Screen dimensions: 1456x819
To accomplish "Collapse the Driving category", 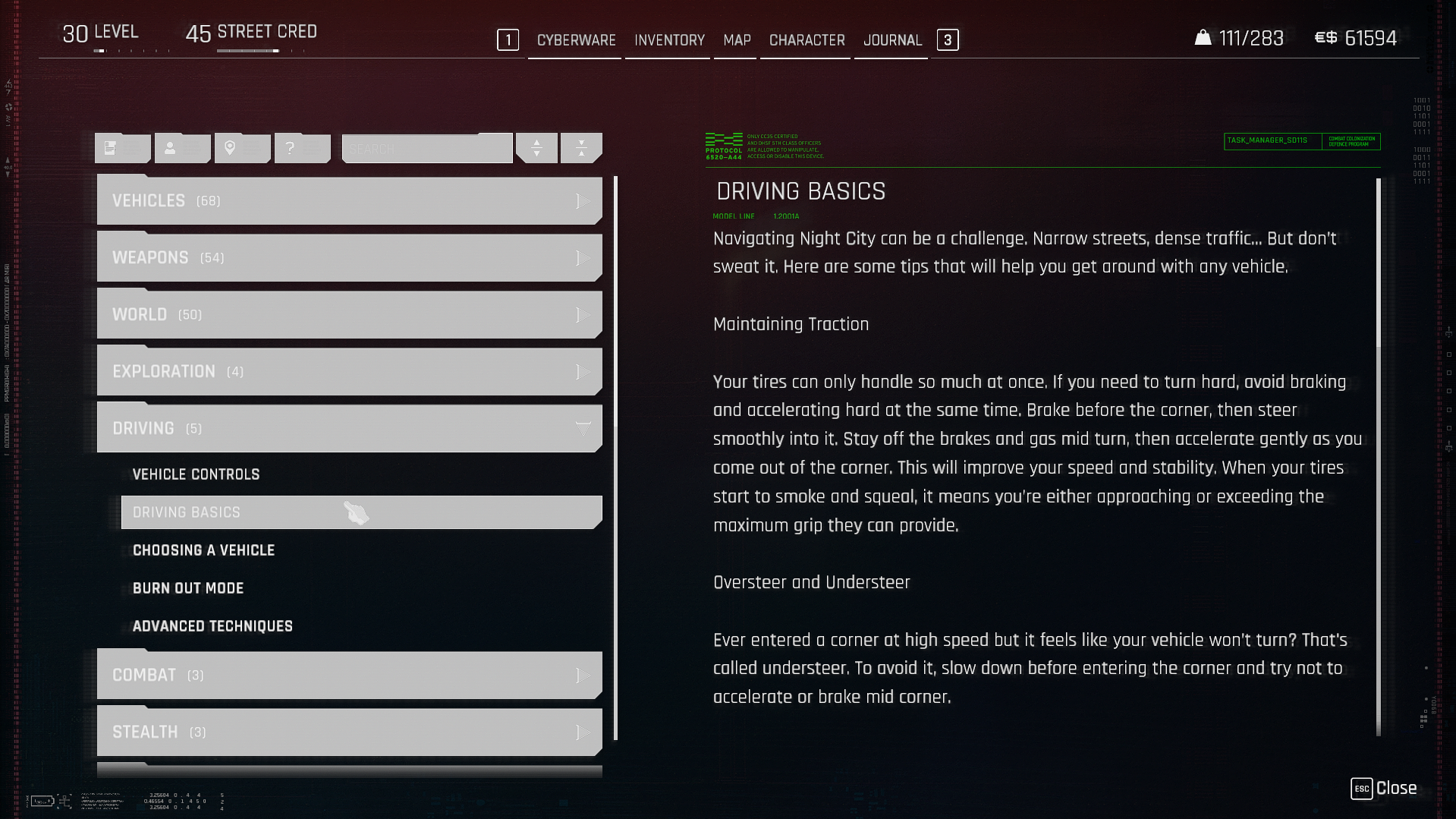I will click(x=349, y=429).
